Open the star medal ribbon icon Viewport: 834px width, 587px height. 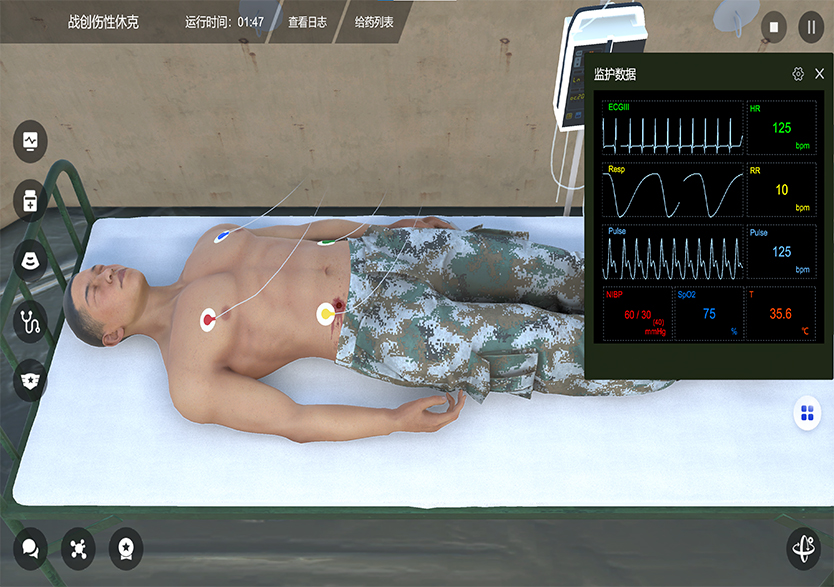pos(126,547)
